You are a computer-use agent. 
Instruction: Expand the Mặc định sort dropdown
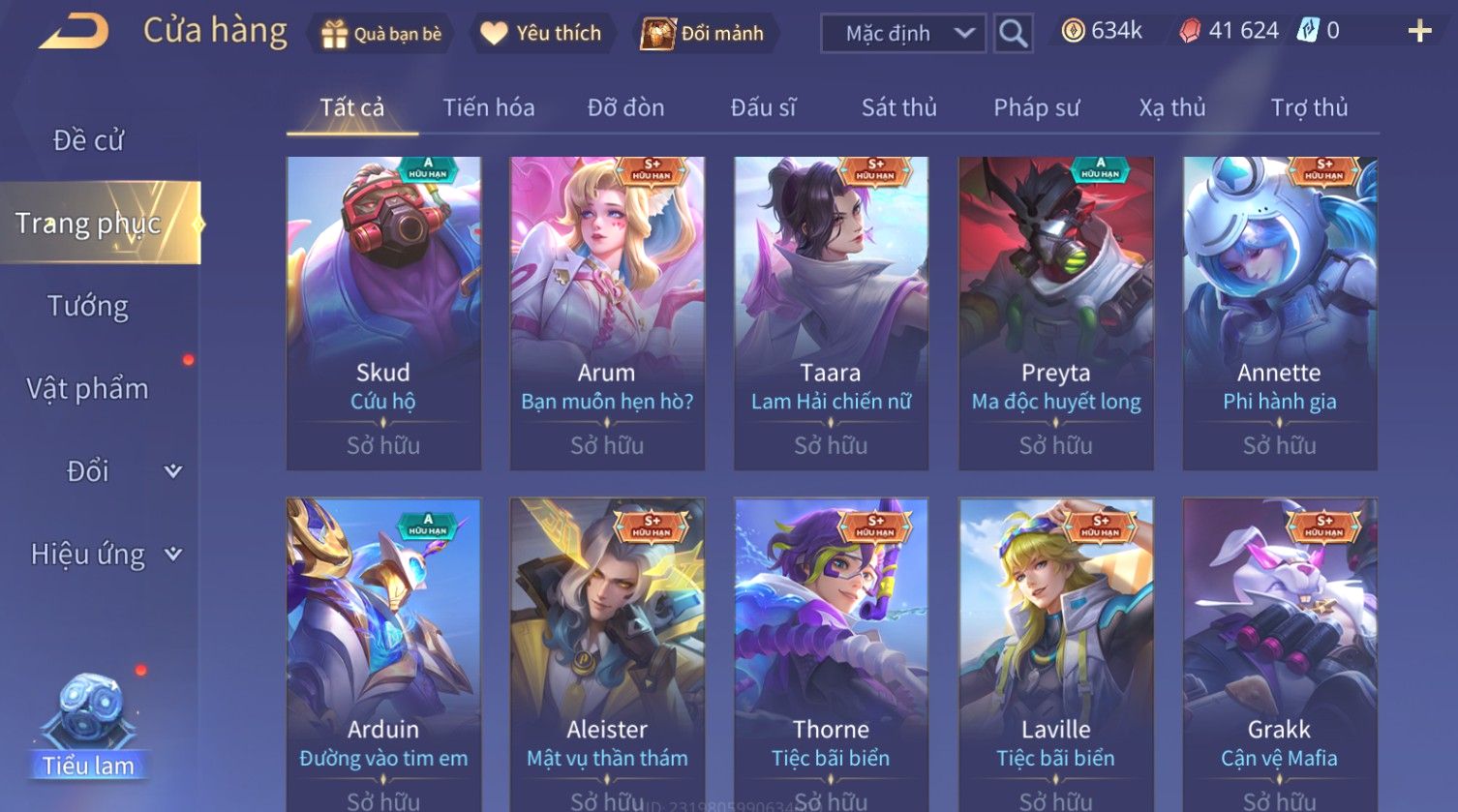[x=902, y=34]
